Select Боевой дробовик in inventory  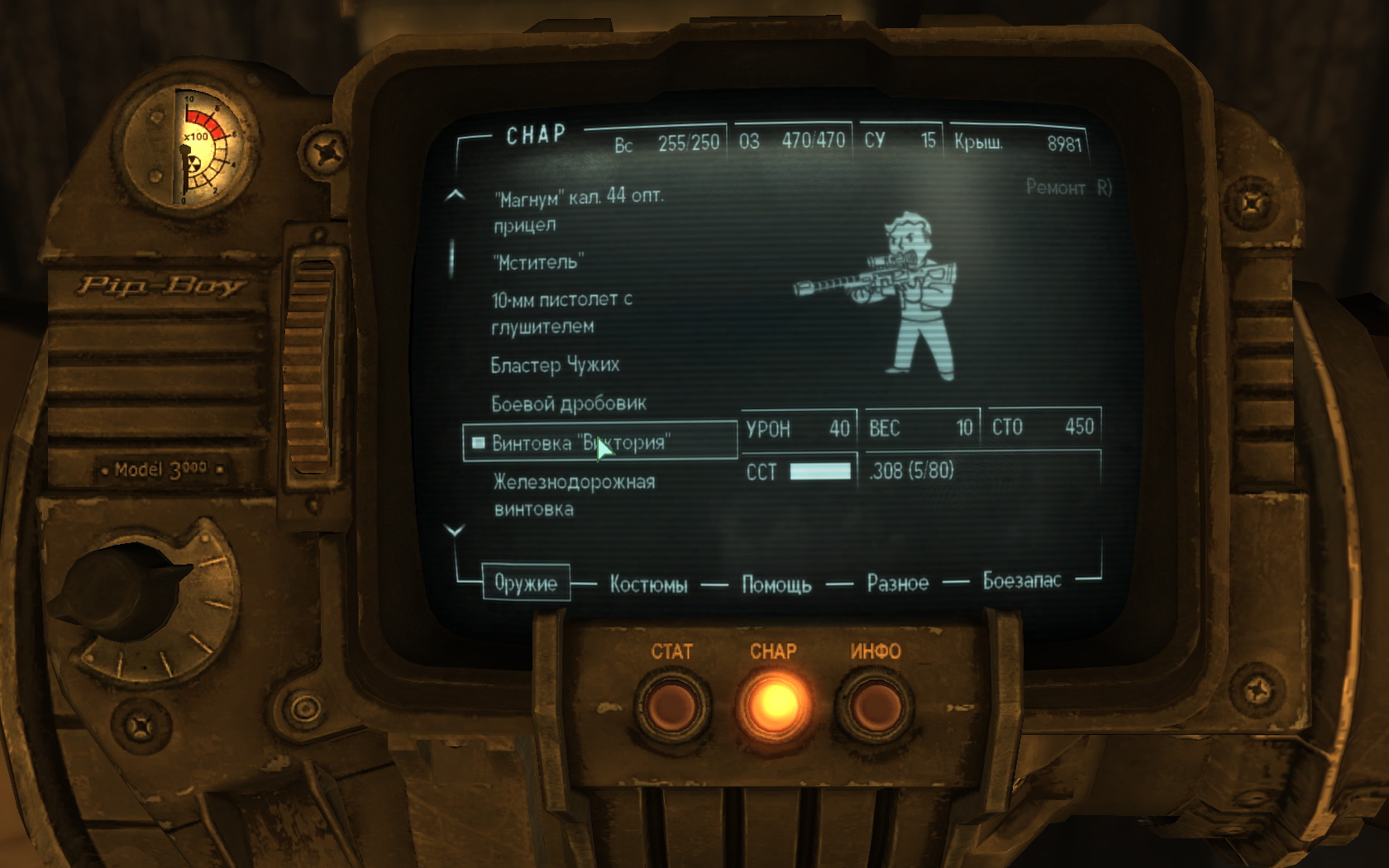(x=569, y=404)
